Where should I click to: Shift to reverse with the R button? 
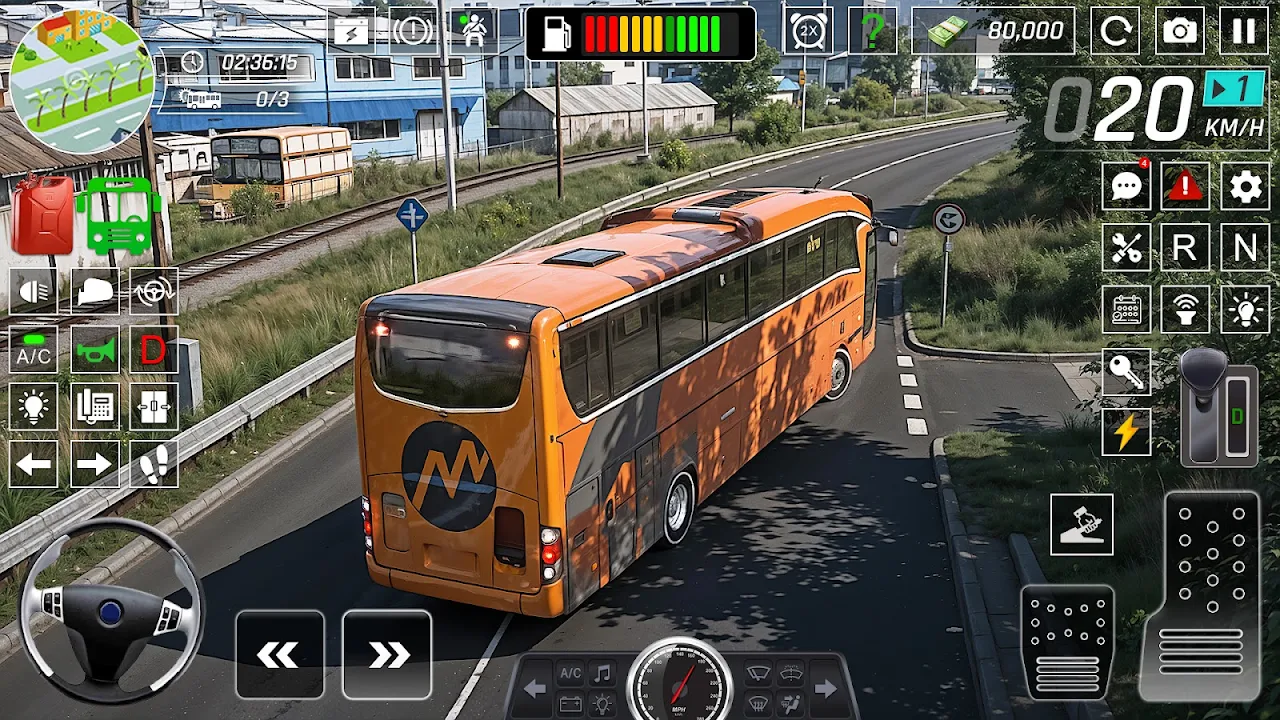[1184, 248]
